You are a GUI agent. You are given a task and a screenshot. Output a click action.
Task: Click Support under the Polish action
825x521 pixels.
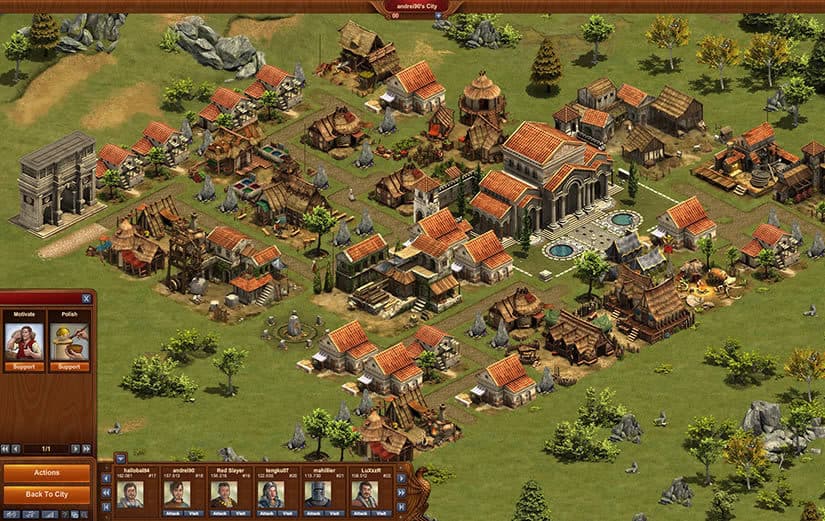click(70, 367)
